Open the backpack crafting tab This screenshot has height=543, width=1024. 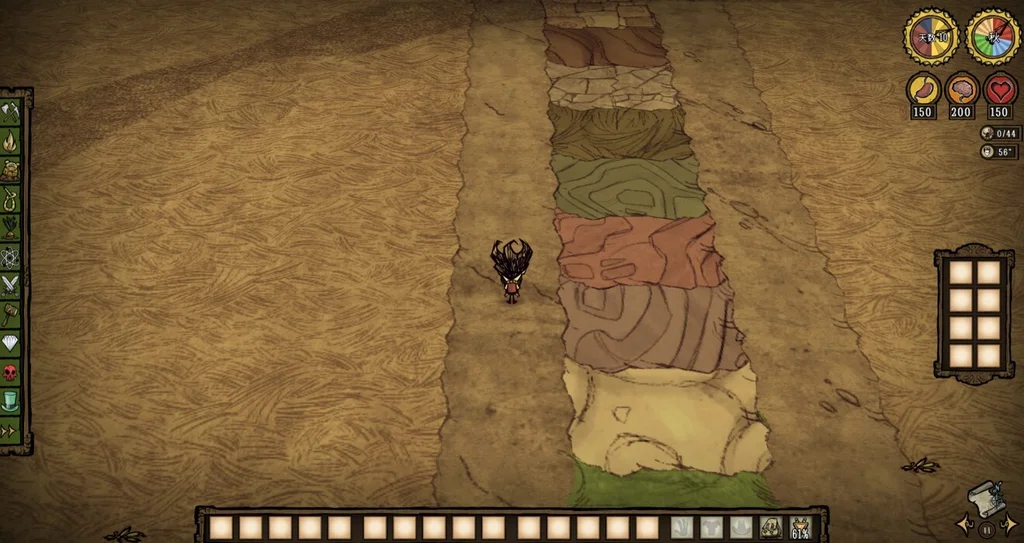click(x=11, y=170)
